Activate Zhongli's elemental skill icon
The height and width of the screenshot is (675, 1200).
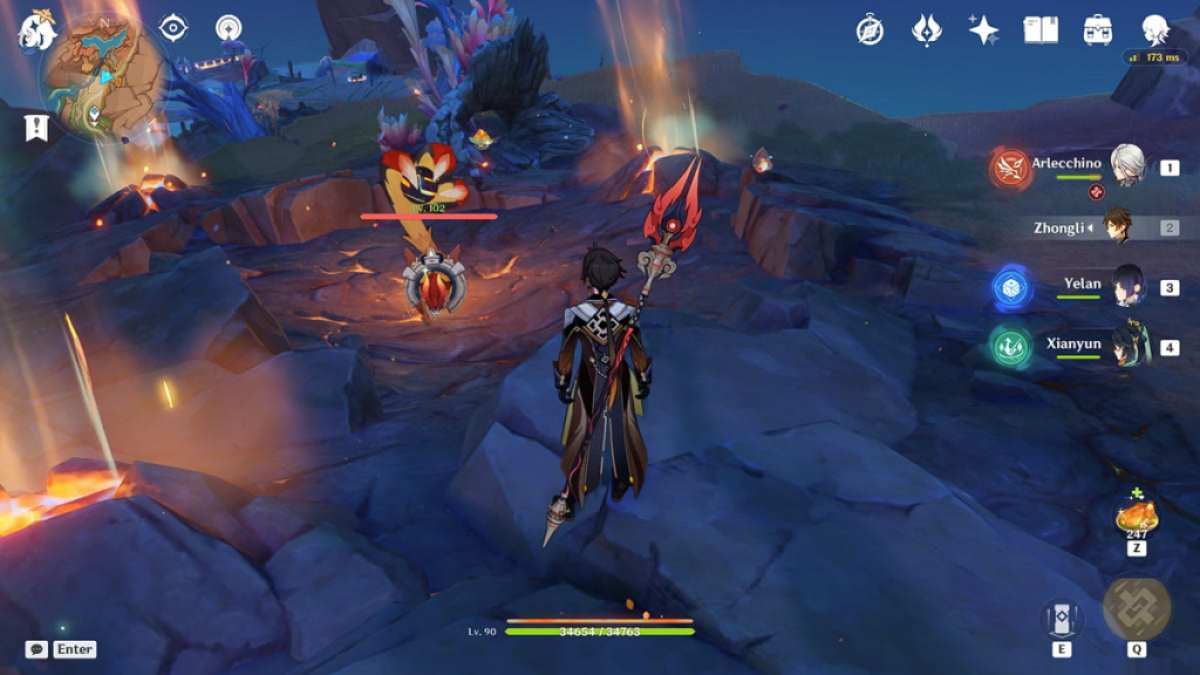[1061, 618]
